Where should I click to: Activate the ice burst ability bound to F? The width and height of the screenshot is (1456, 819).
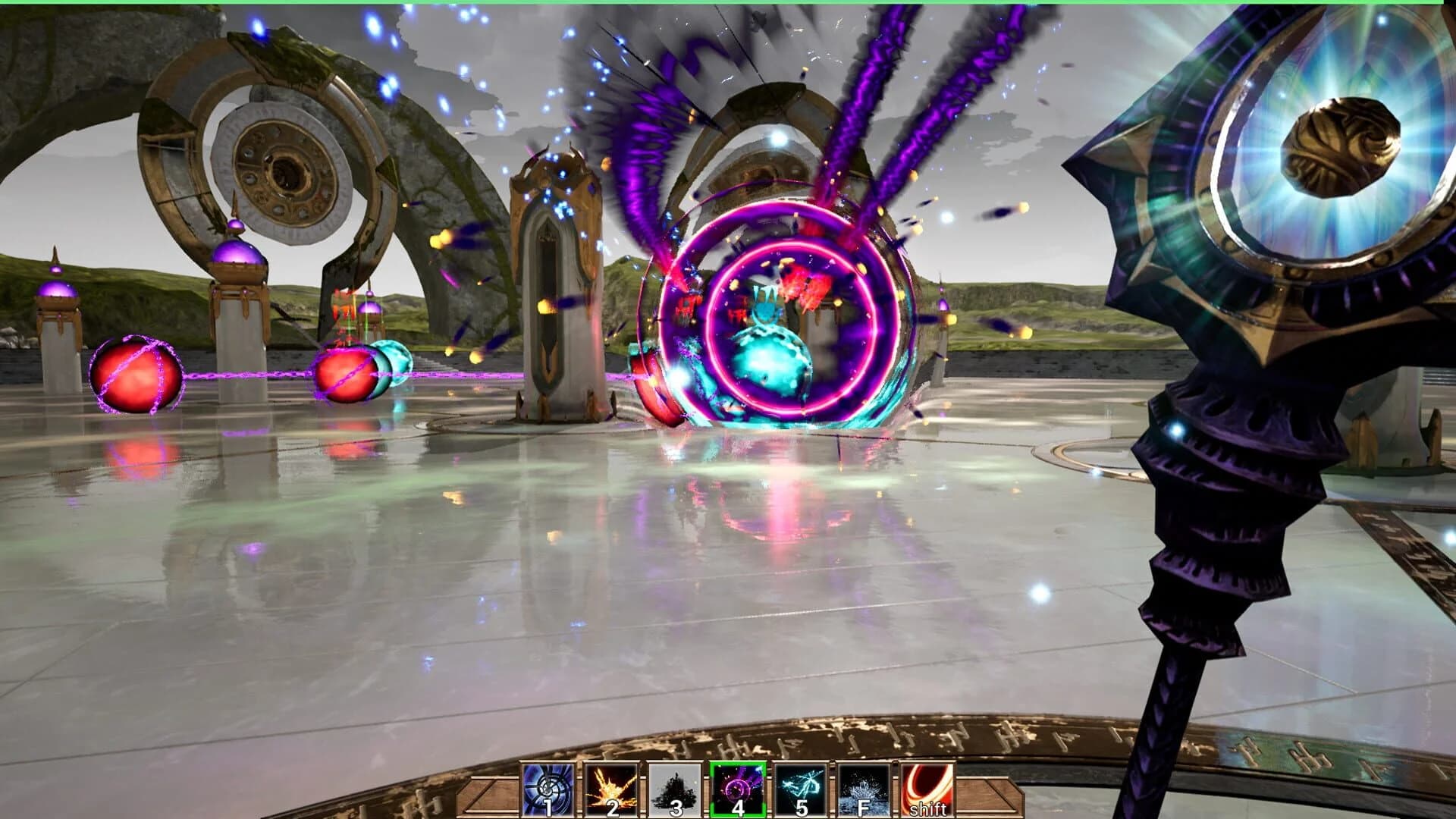(x=861, y=789)
